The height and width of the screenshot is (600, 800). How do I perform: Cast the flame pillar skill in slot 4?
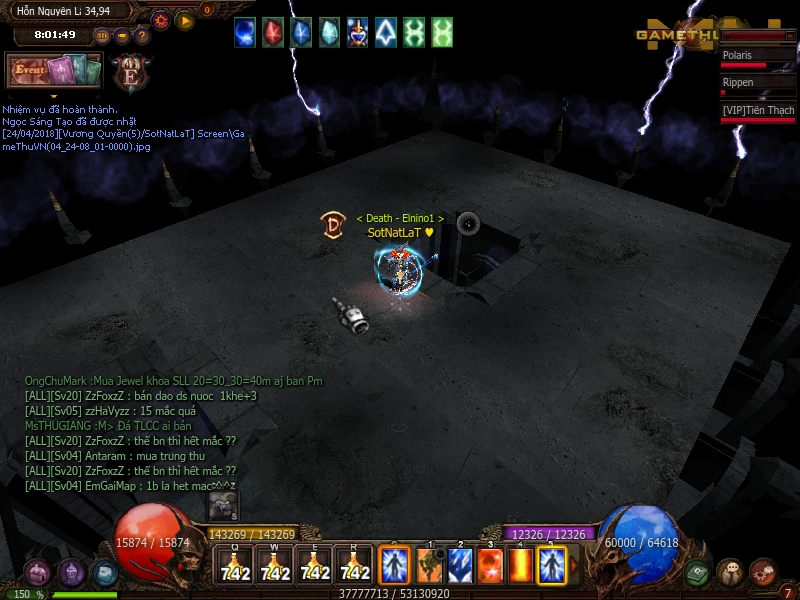point(521,566)
